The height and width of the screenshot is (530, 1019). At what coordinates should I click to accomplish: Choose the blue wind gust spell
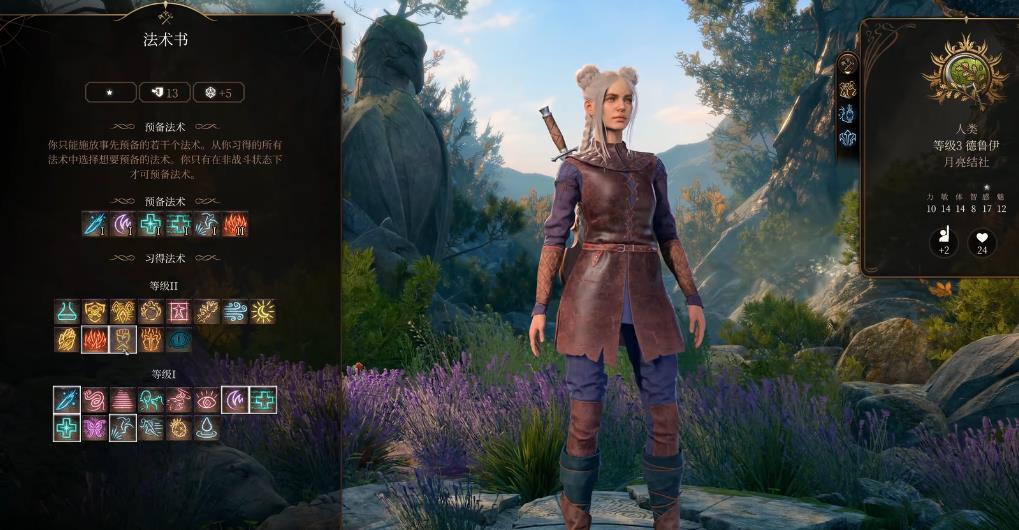coord(235,312)
